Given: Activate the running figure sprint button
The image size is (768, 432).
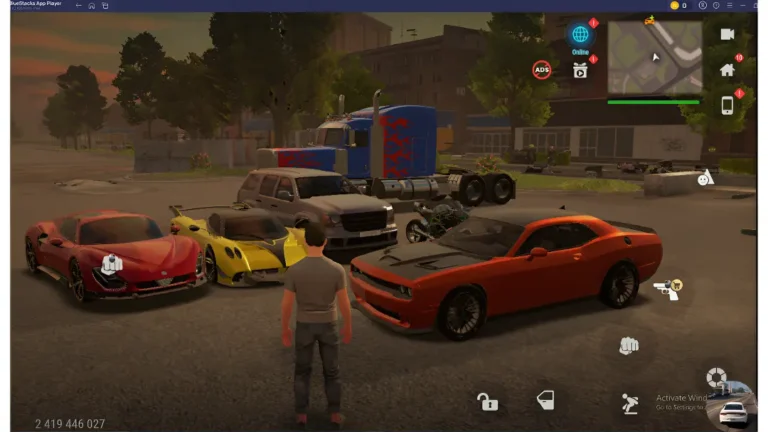Looking at the screenshot, I should point(629,403).
